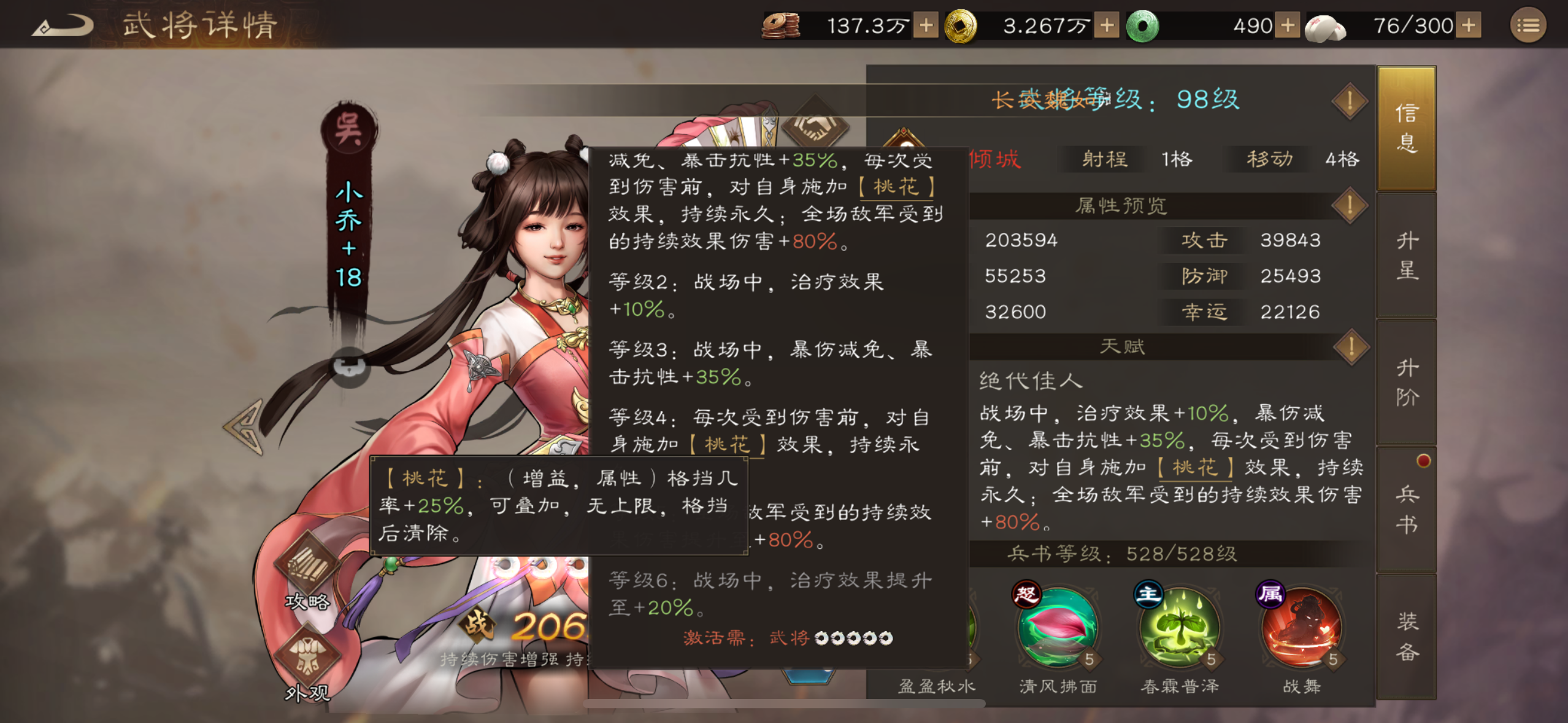Click the plus beside the gold coin total
Screen dimensions: 1568x723
click(1106, 26)
